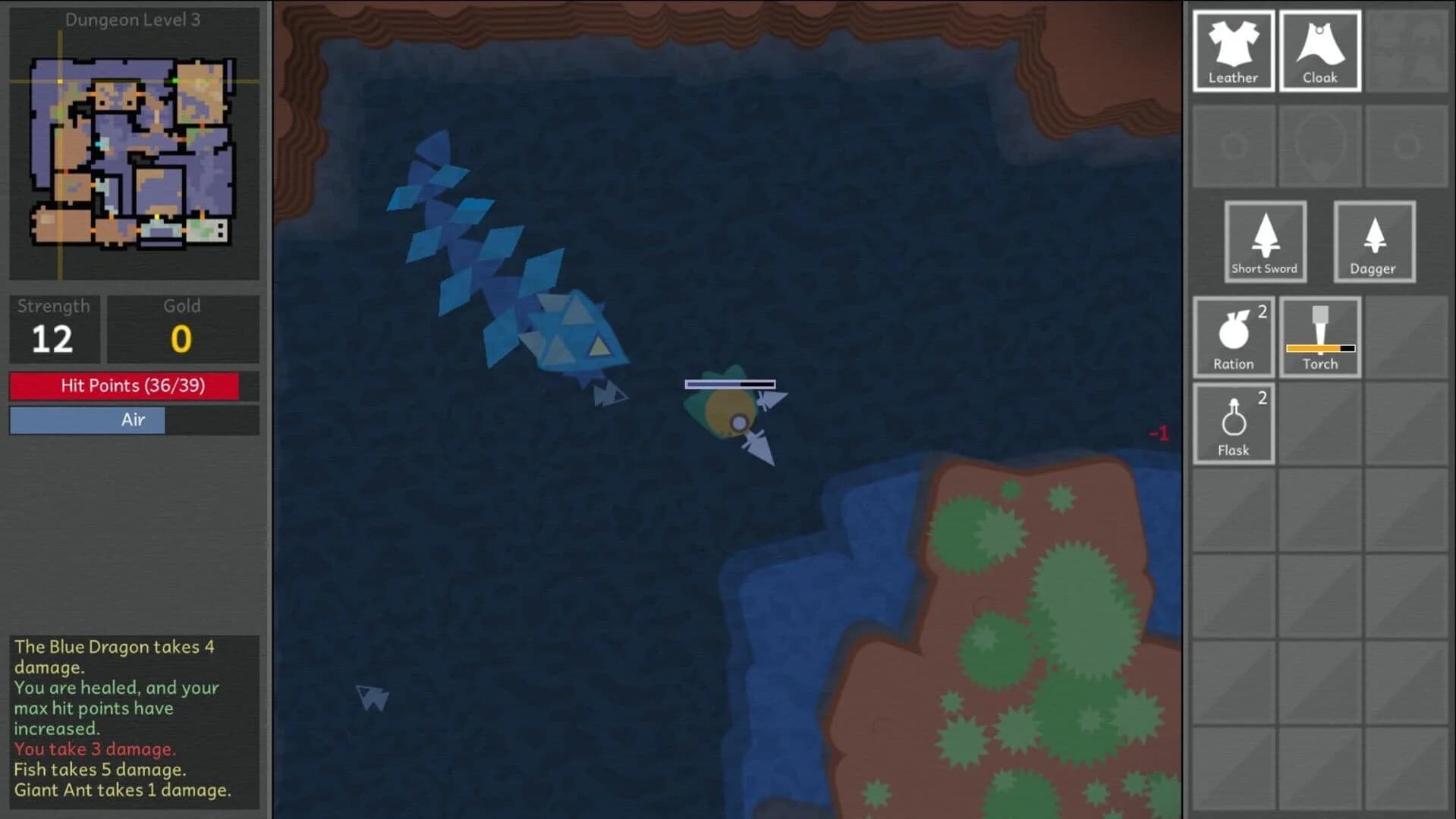
Task: Toggle the Cloak equipment state
Action: coord(1320,49)
